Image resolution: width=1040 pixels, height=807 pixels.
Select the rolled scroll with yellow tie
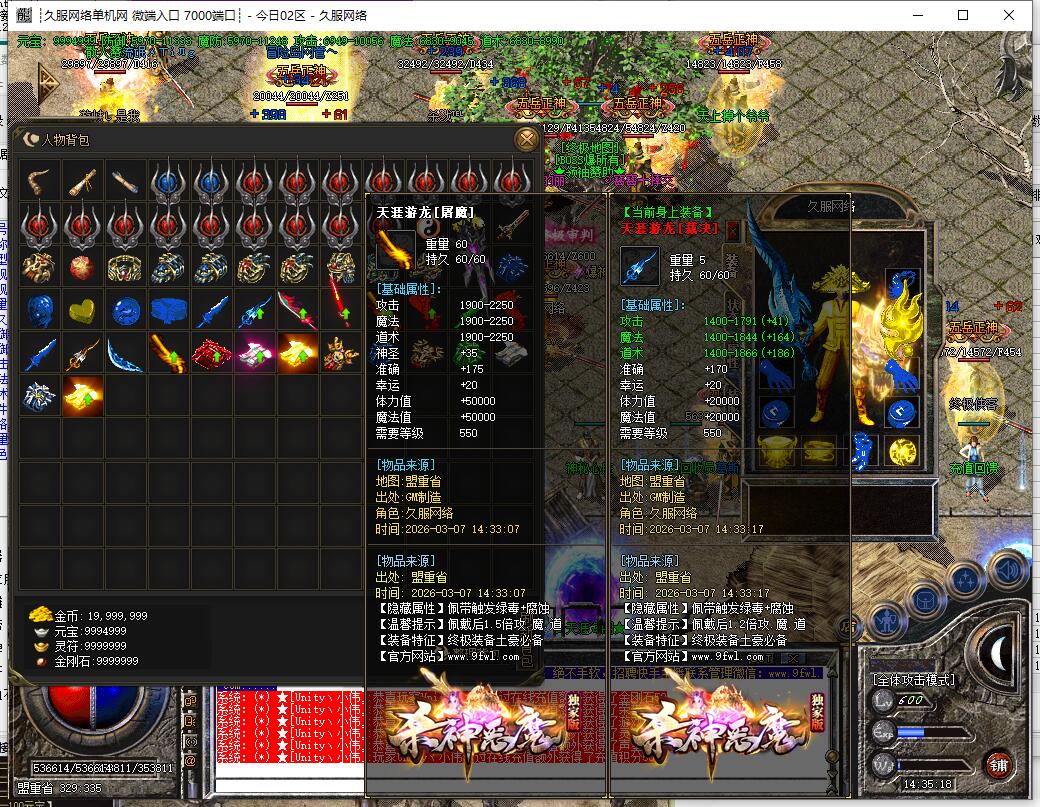click(83, 182)
